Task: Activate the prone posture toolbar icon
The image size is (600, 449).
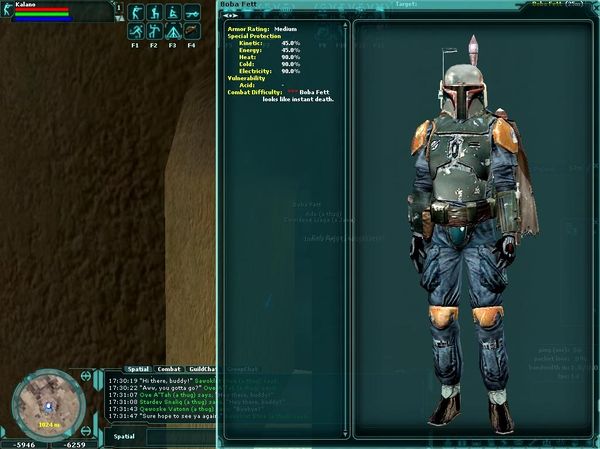Action: (191, 13)
